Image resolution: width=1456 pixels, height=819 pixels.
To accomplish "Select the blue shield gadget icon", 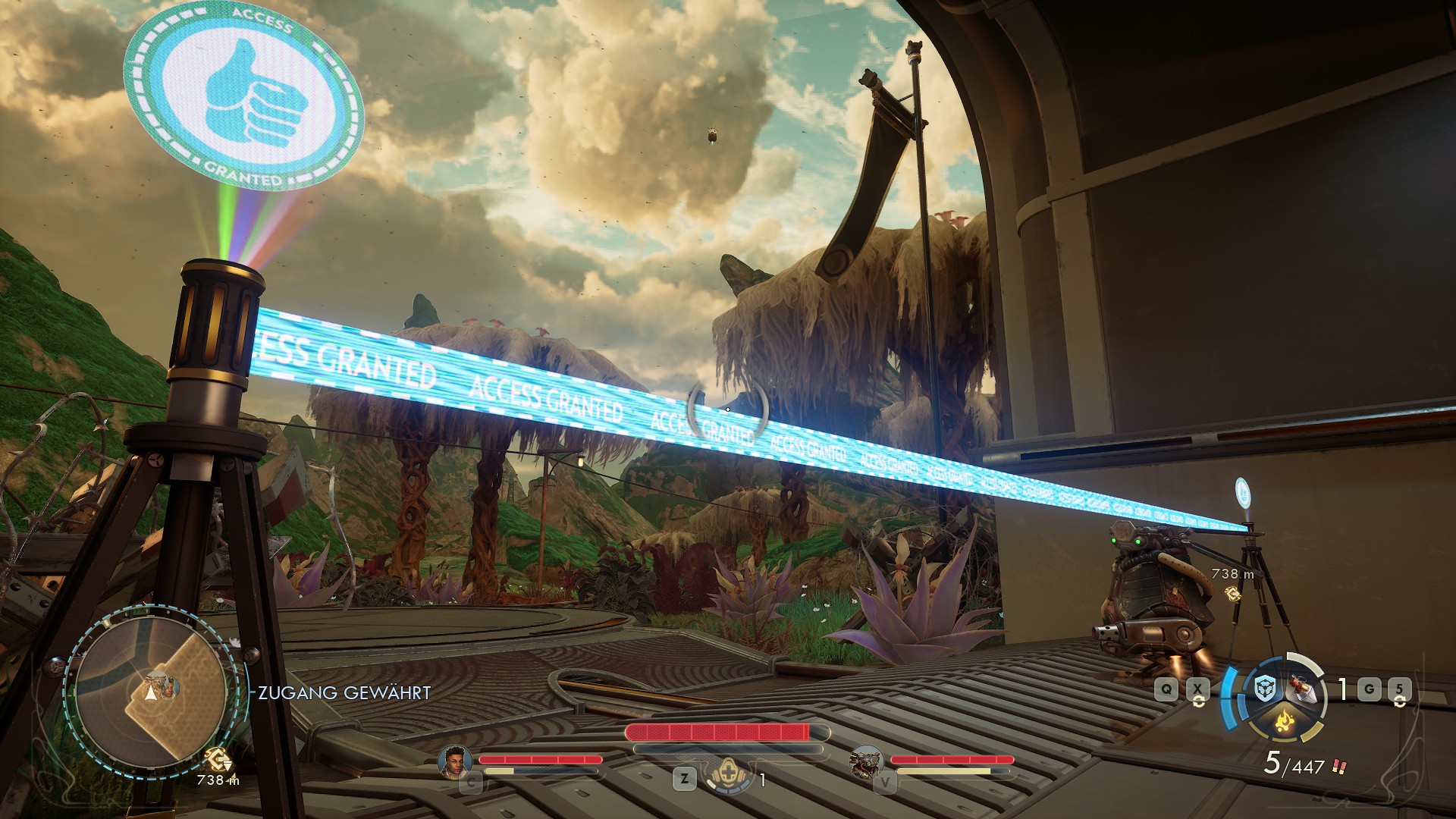I will click(1263, 689).
